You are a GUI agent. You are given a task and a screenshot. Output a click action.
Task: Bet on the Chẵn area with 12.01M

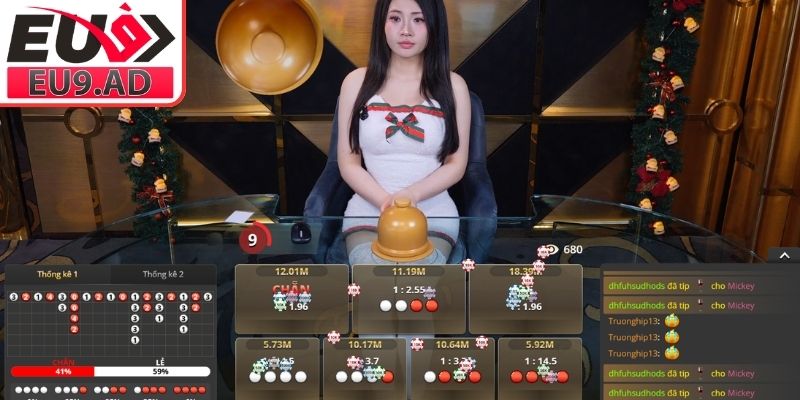click(x=291, y=299)
